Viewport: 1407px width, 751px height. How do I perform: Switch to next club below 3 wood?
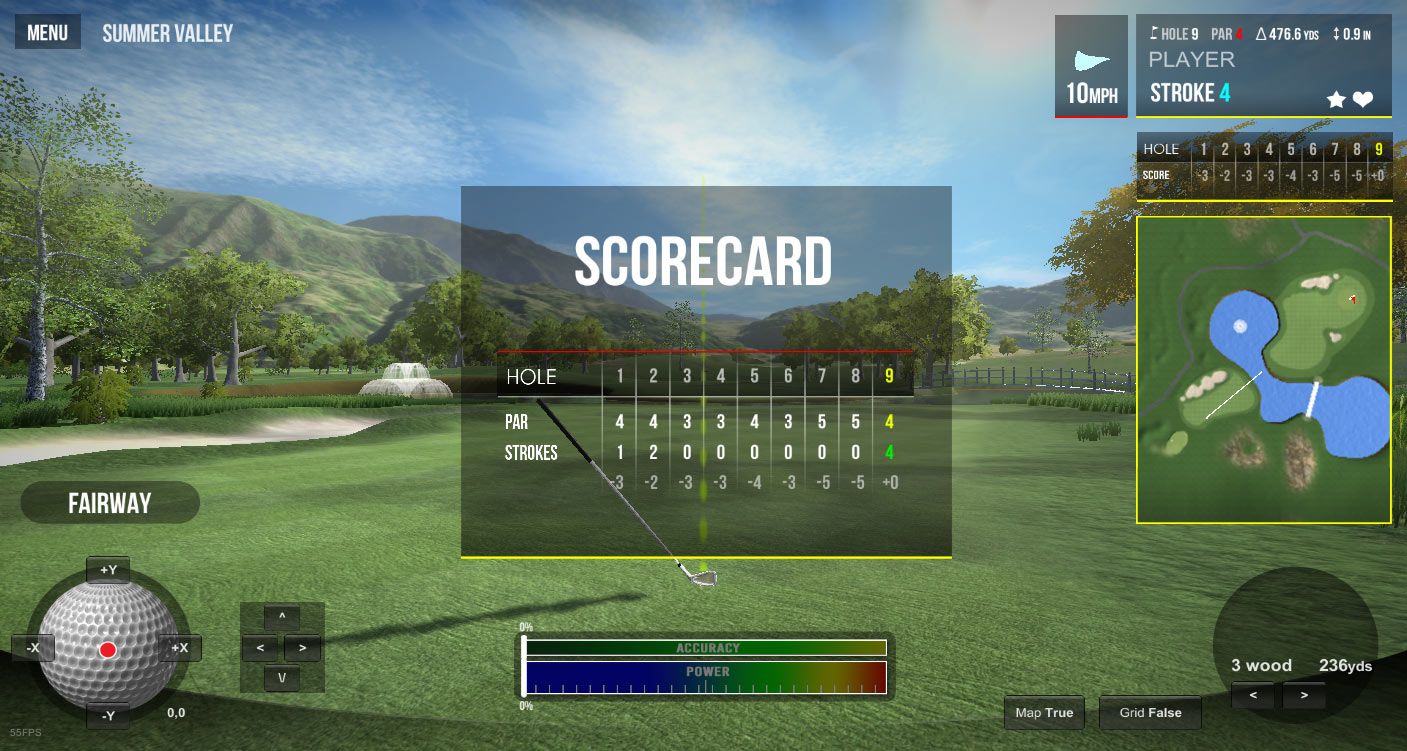pos(1303,695)
